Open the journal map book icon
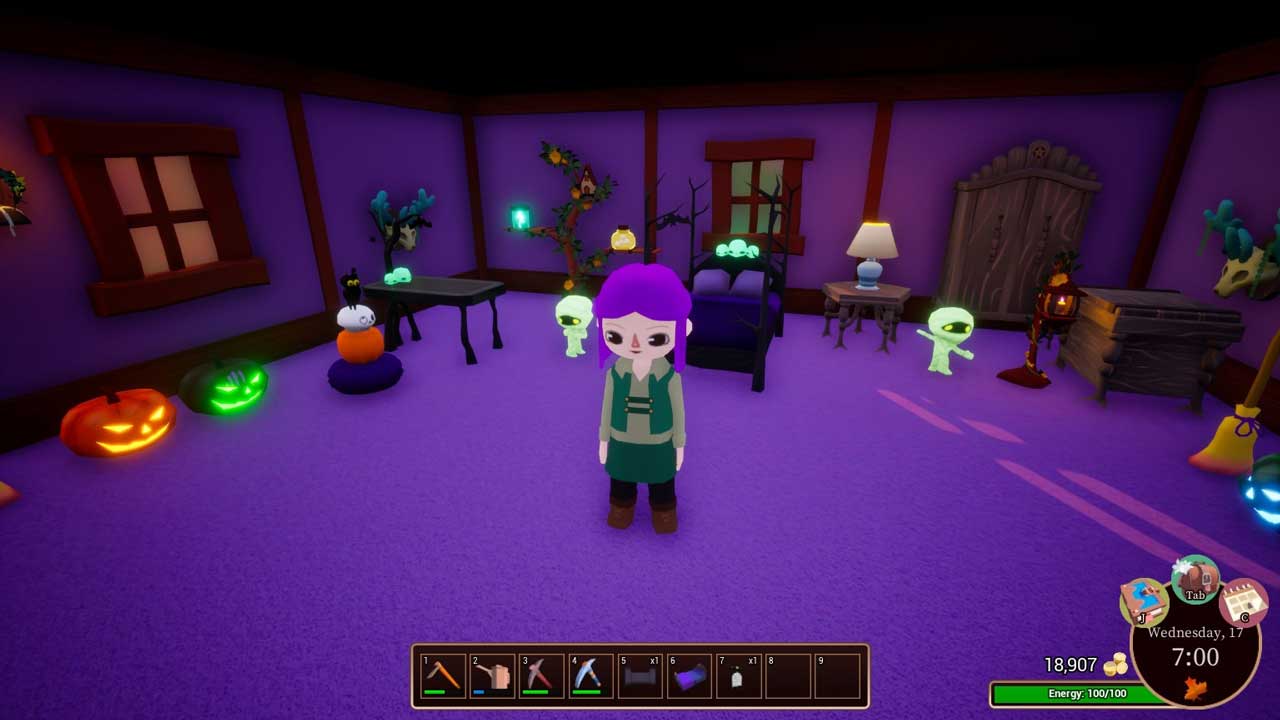This screenshot has height=720, width=1280. pyautogui.click(x=1144, y=601)
